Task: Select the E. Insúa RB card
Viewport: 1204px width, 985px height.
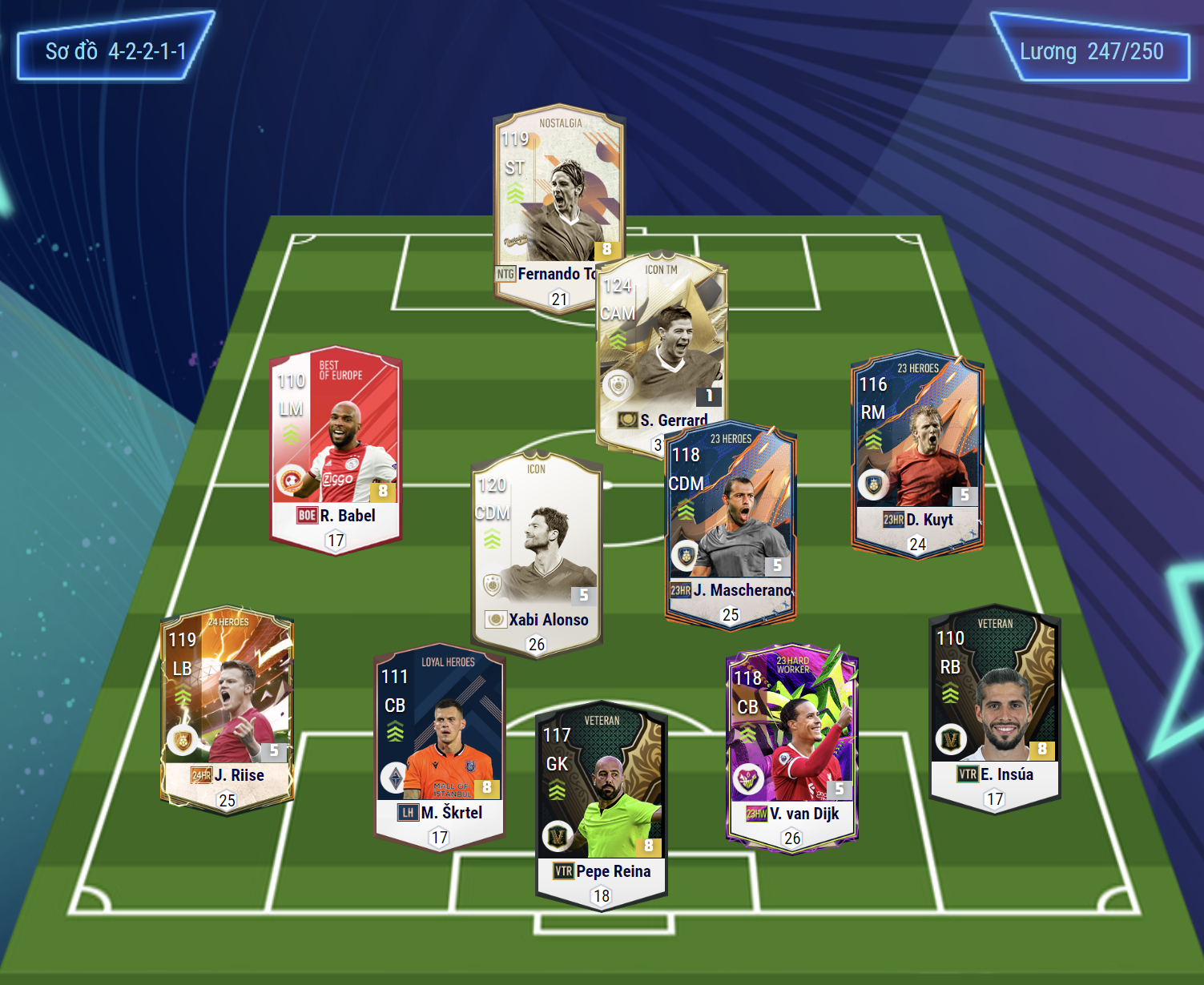Action: 994,705
